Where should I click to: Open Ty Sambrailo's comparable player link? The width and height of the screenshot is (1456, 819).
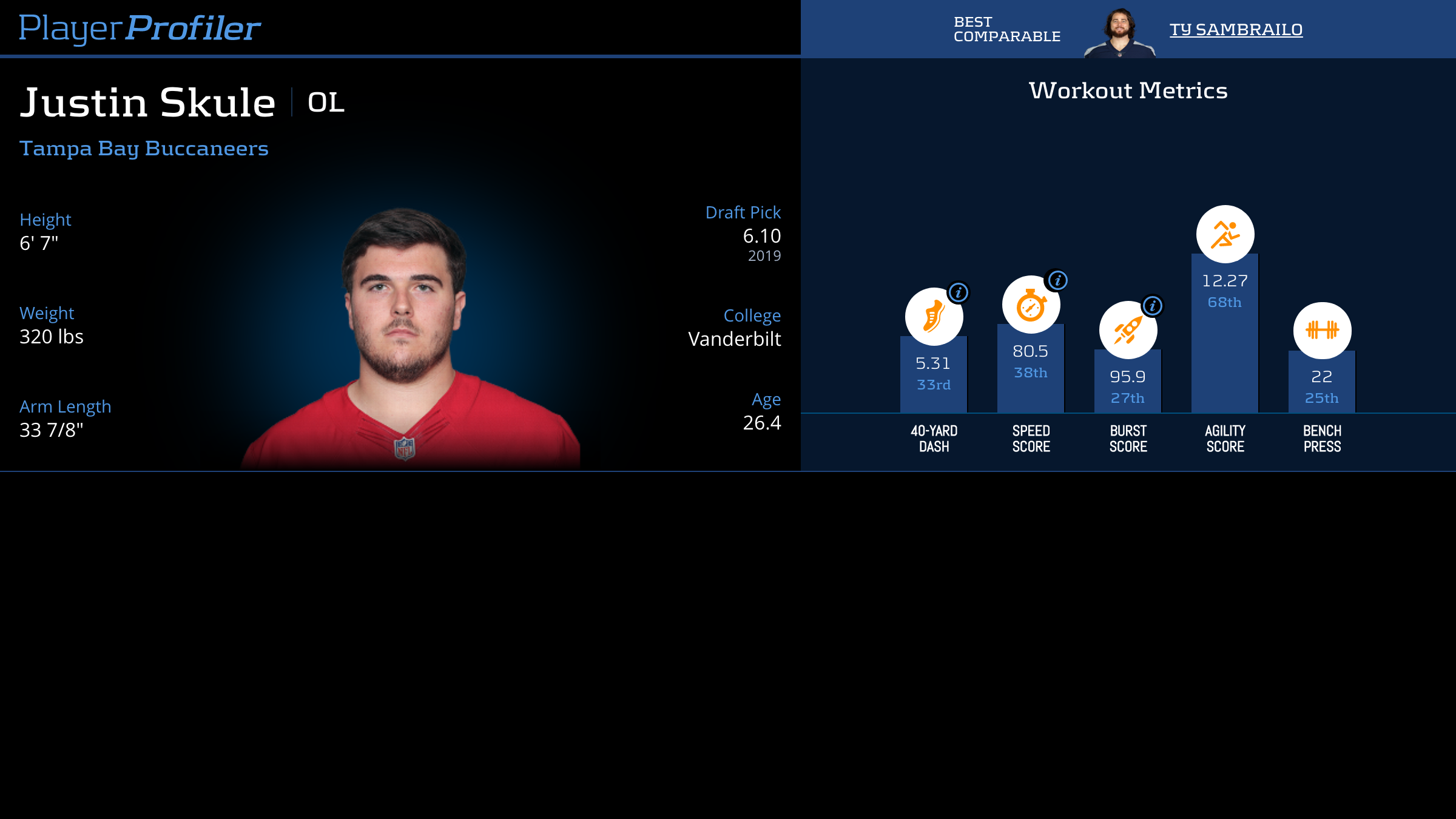(1236, 30)
